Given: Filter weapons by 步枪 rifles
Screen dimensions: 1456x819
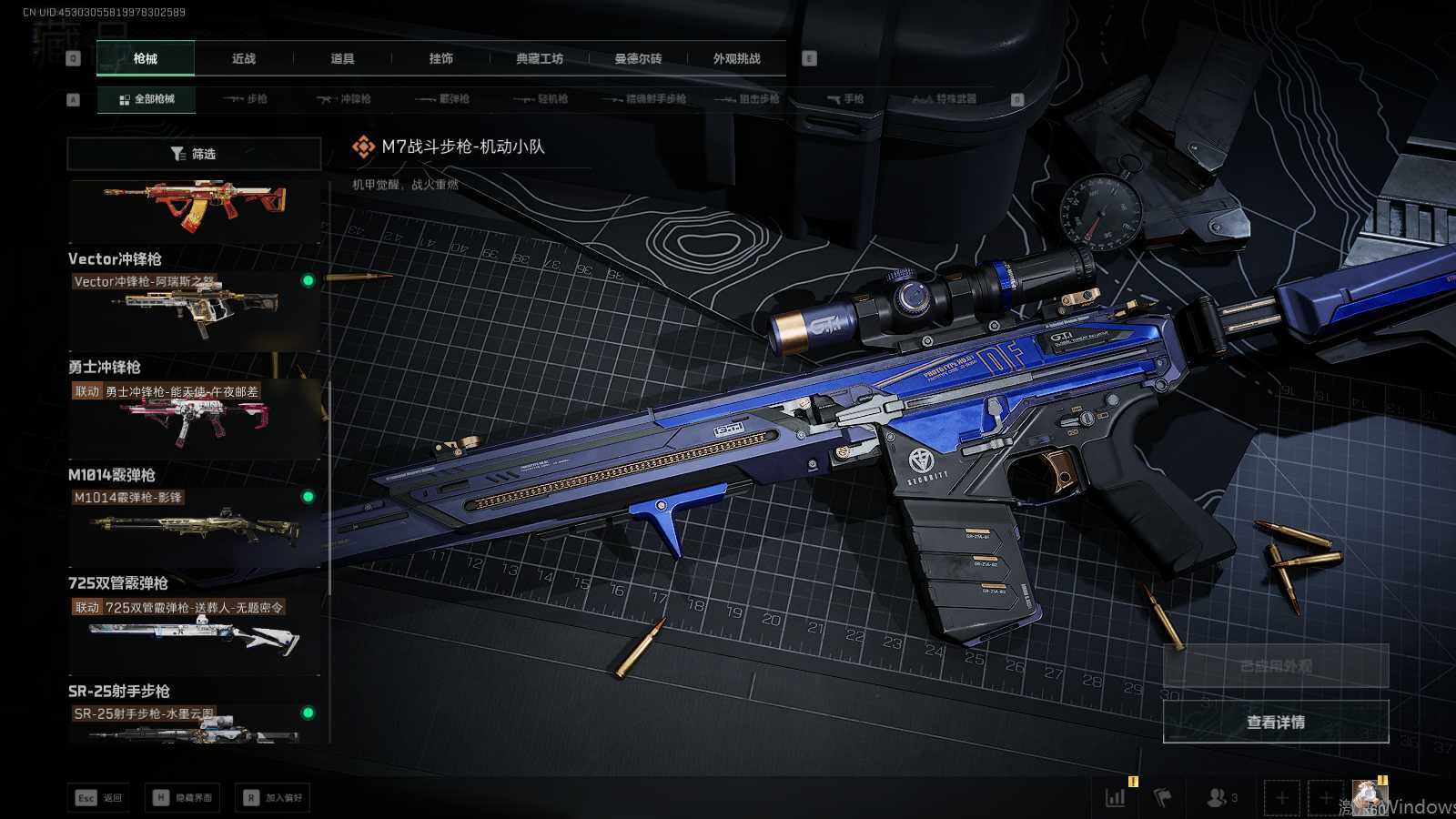Looking at the screenshot, I should (246, 99).
